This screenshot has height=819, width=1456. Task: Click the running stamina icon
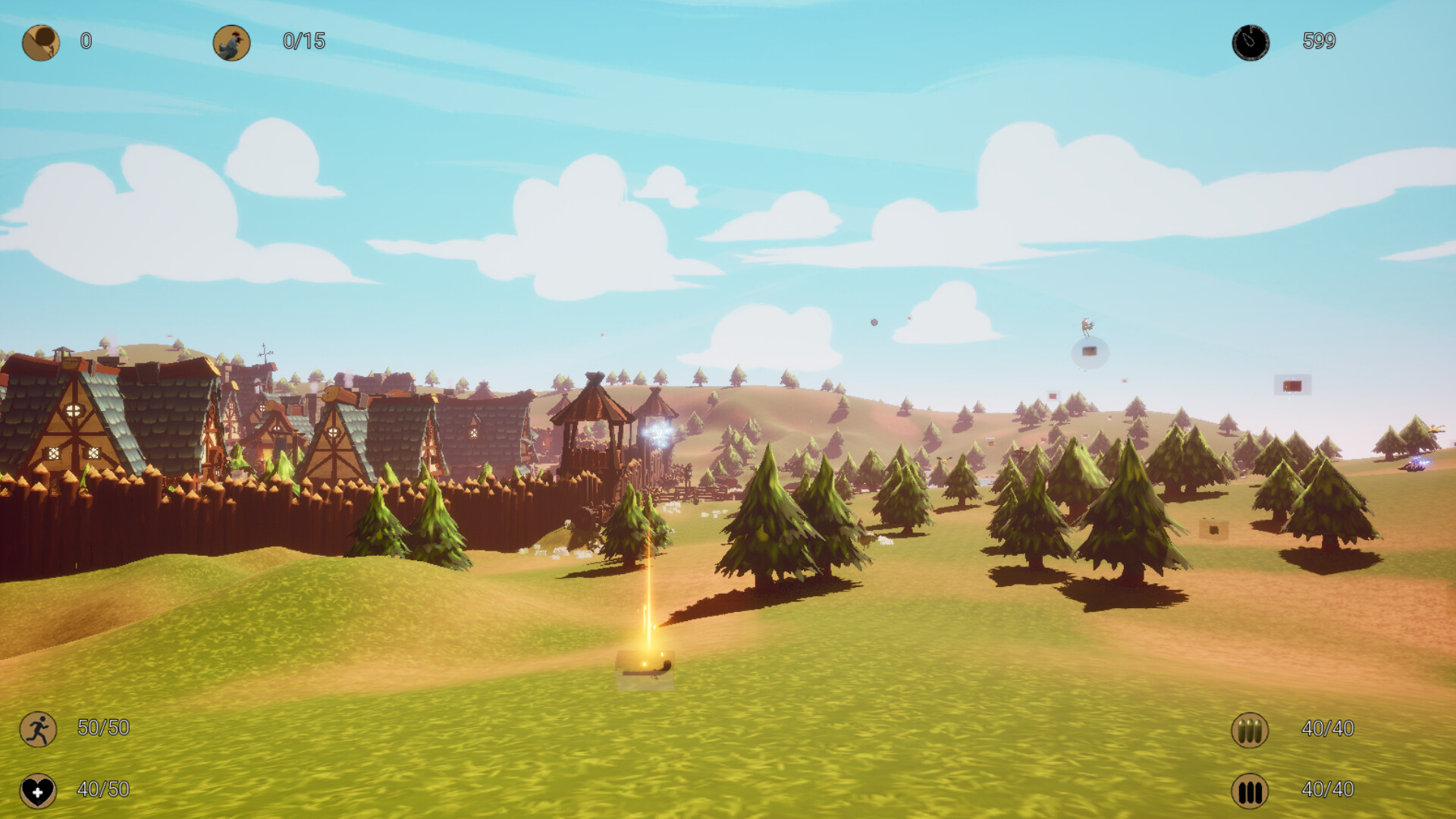39,729
